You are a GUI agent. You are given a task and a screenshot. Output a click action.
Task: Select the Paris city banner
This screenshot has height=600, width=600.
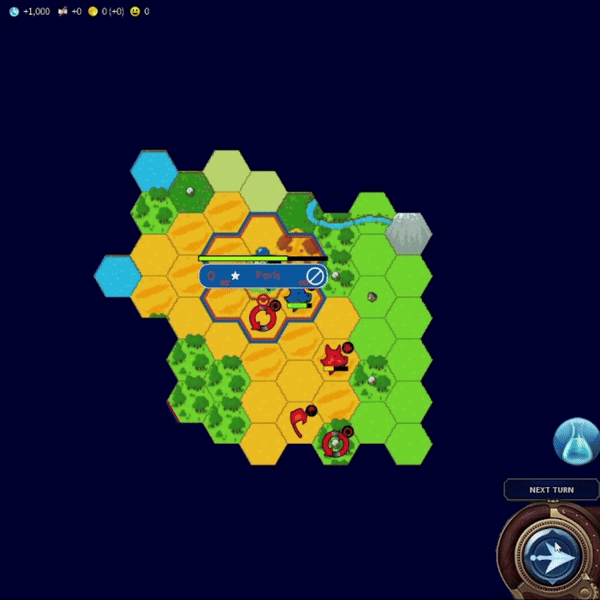tap(262, 276)
